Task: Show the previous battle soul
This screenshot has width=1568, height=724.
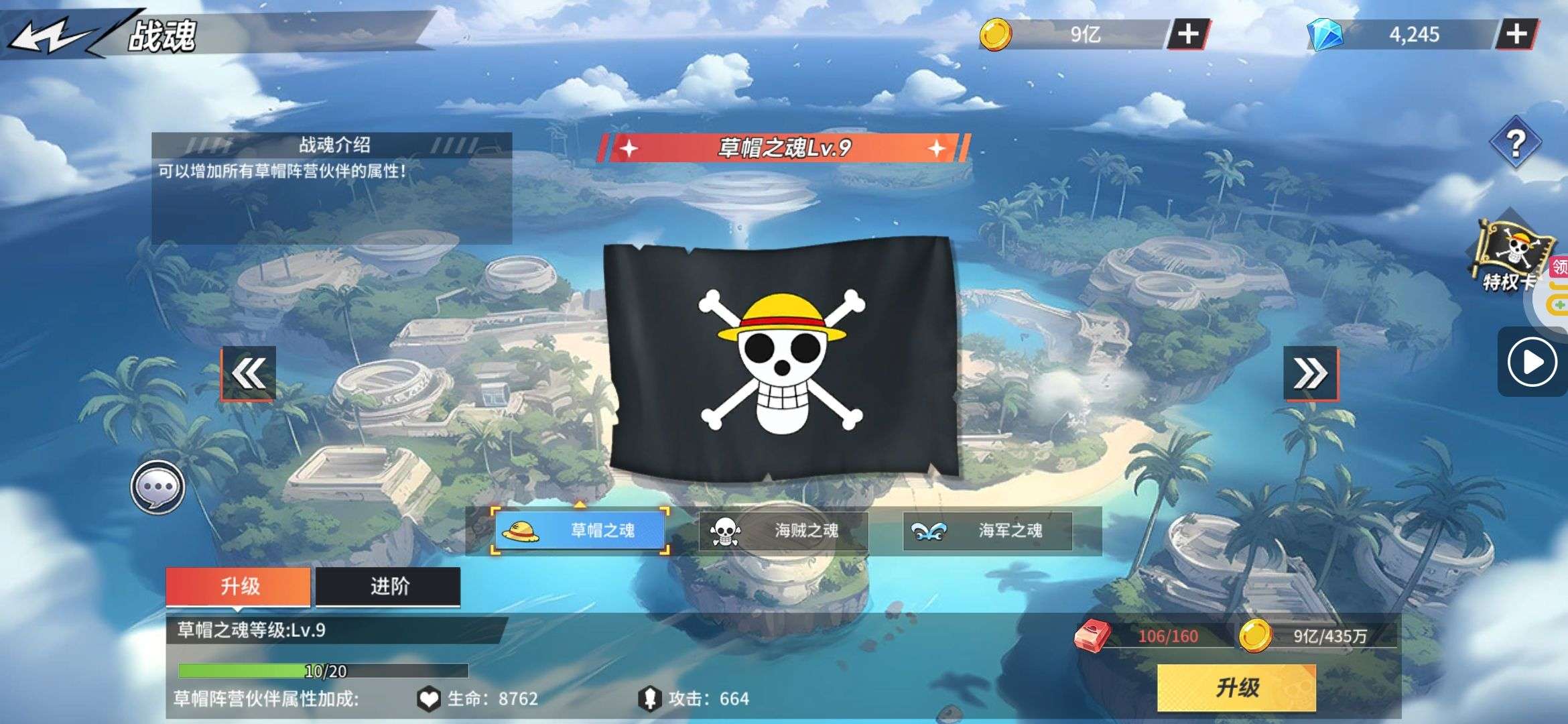Action: tap(249, 373)
